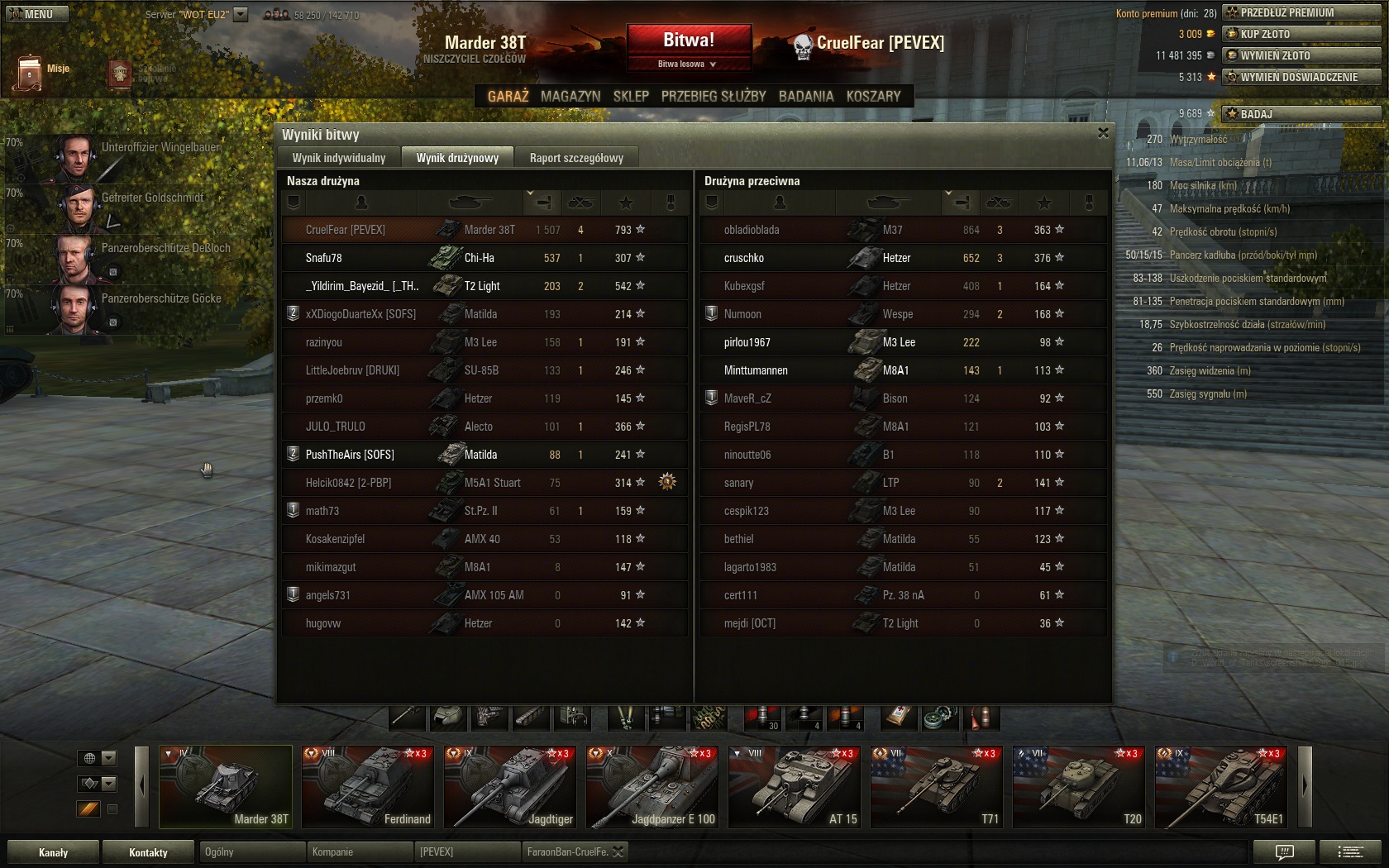
Task: Click the PRZEDŁUŻ PREMIUM button
Action: [x=1301, y=12]
